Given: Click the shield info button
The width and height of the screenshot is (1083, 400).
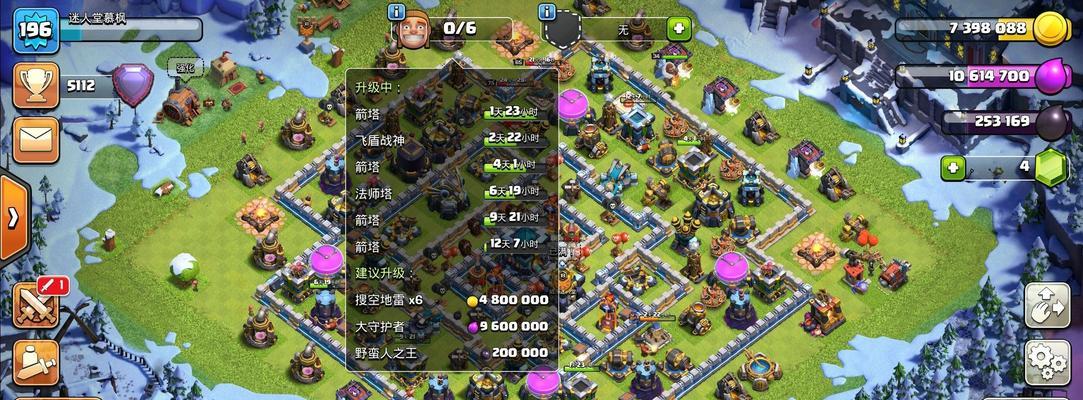Looking at the screenshot, I should point(547,12).
